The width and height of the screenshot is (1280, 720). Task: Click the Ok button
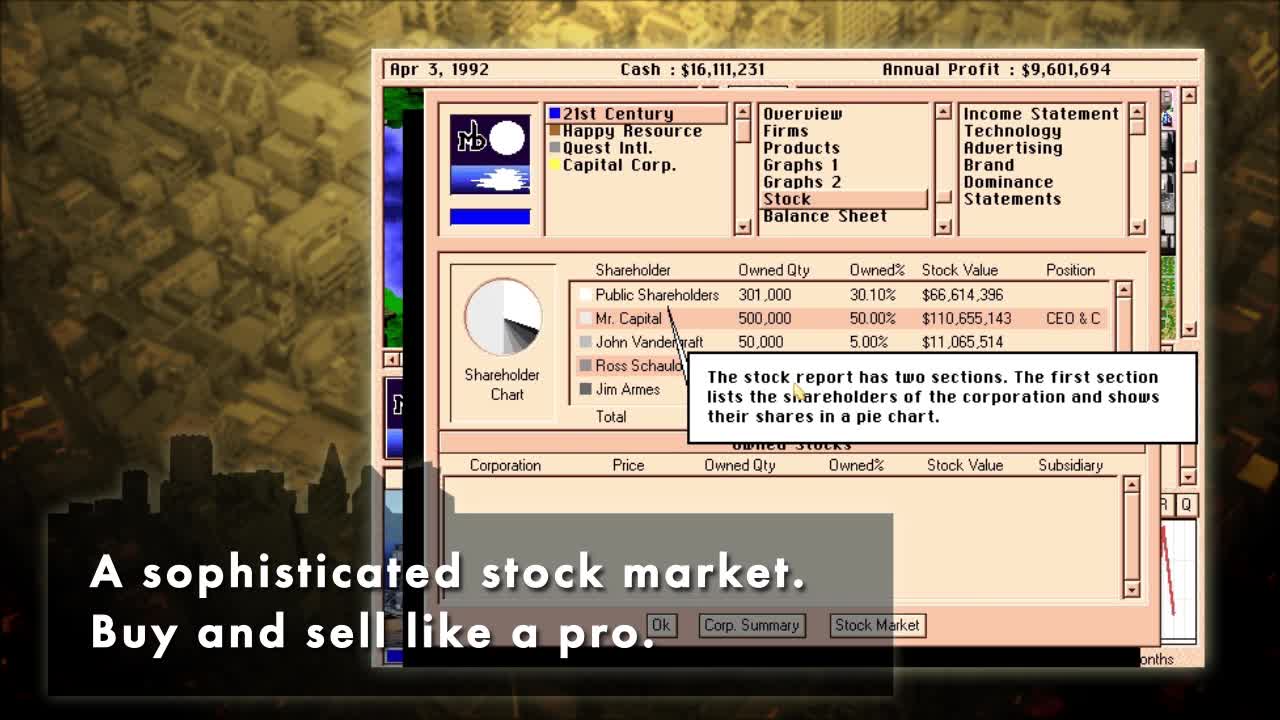(662, 625)
